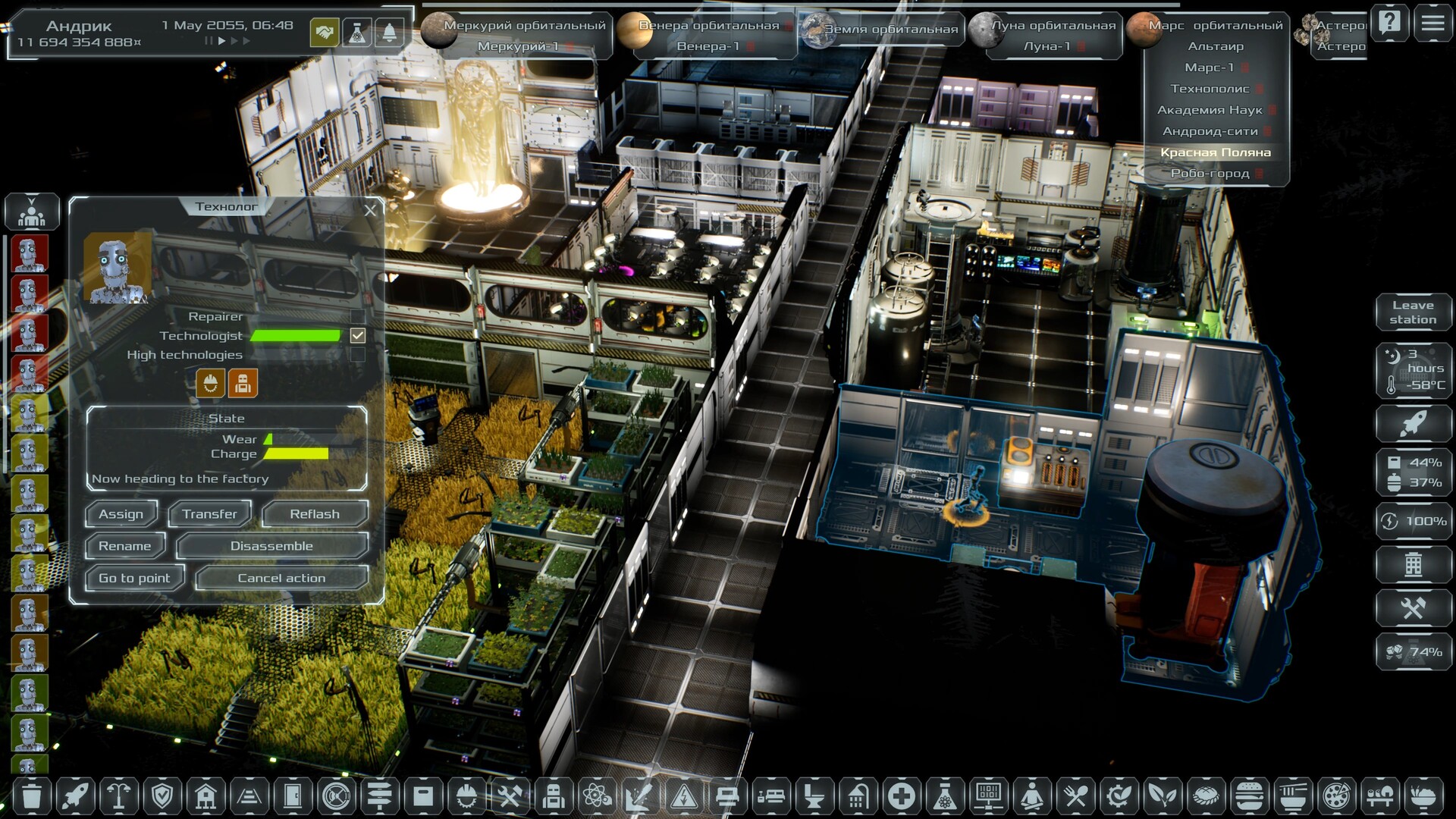Close the Технолог robot panel

[370, 210]
